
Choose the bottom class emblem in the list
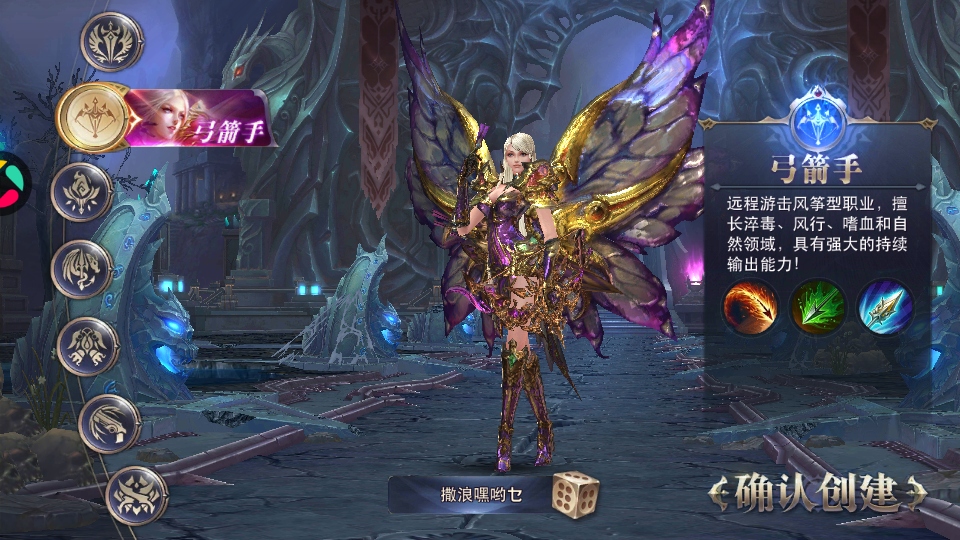pos(135,494)
